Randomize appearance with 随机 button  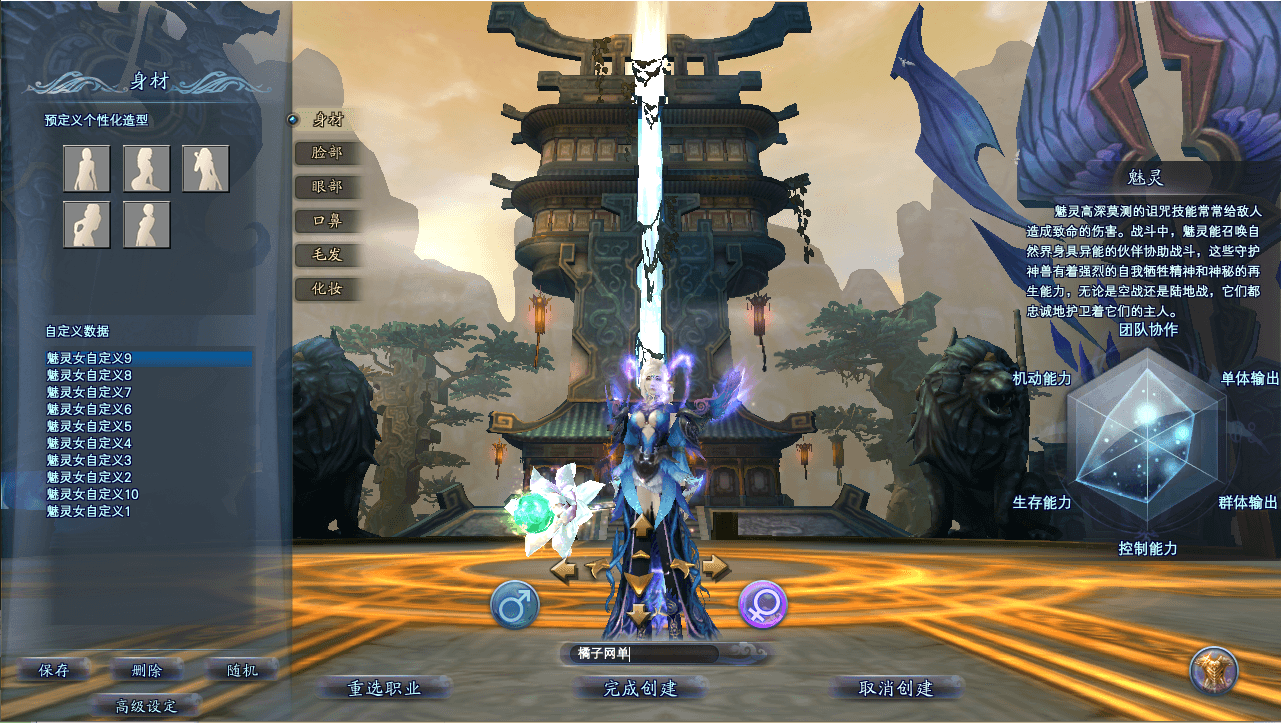[239, 670]
